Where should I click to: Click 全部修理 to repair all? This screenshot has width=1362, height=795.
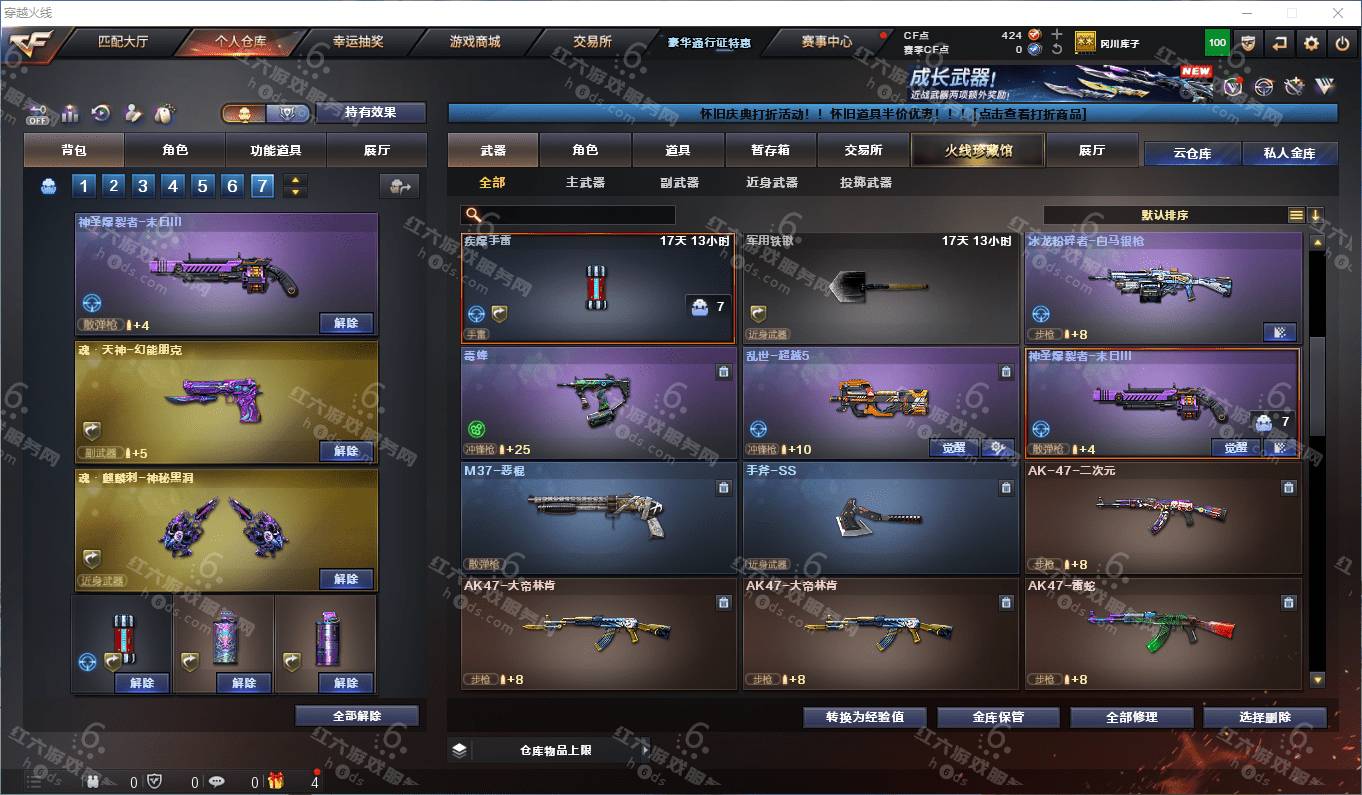tap(1131, 717)
